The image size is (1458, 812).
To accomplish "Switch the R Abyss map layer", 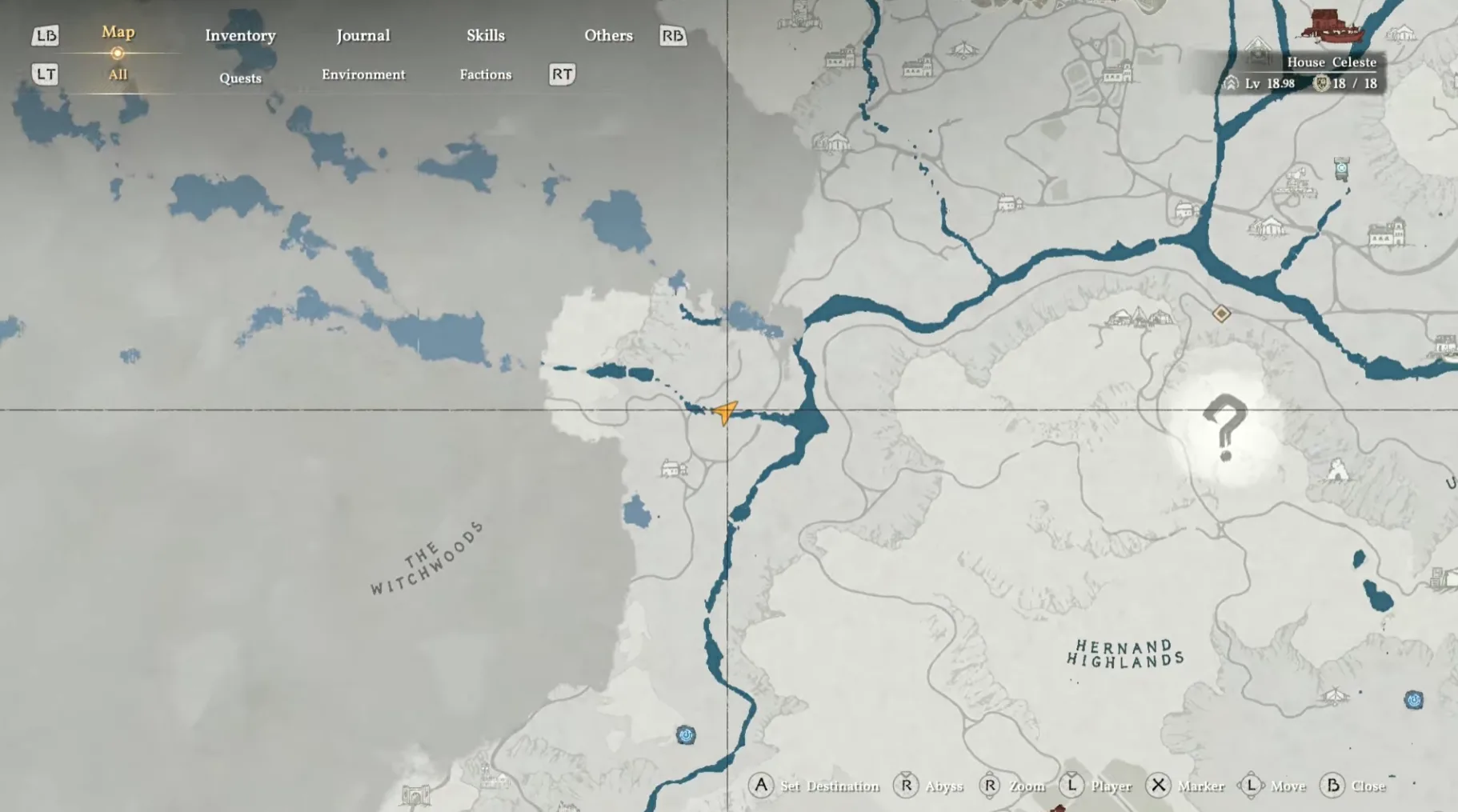I will coord(906,786).
